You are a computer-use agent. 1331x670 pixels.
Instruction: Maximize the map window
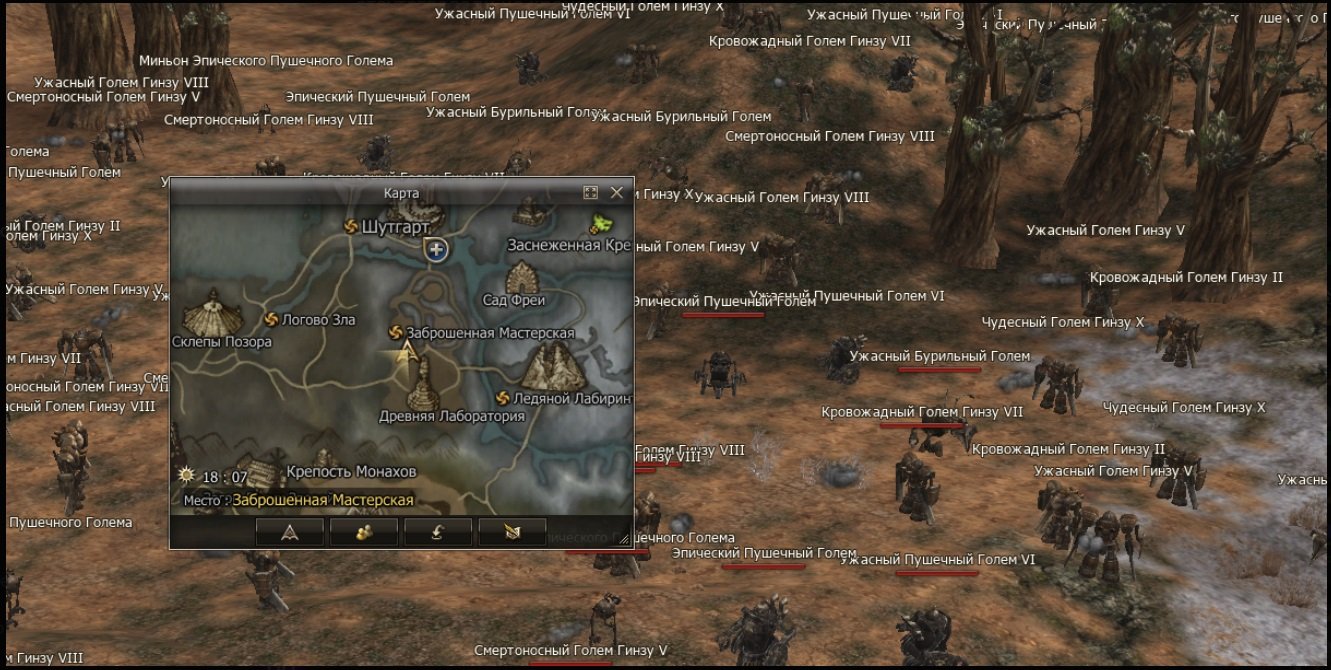pyautogui.click(x=590, y=192)
